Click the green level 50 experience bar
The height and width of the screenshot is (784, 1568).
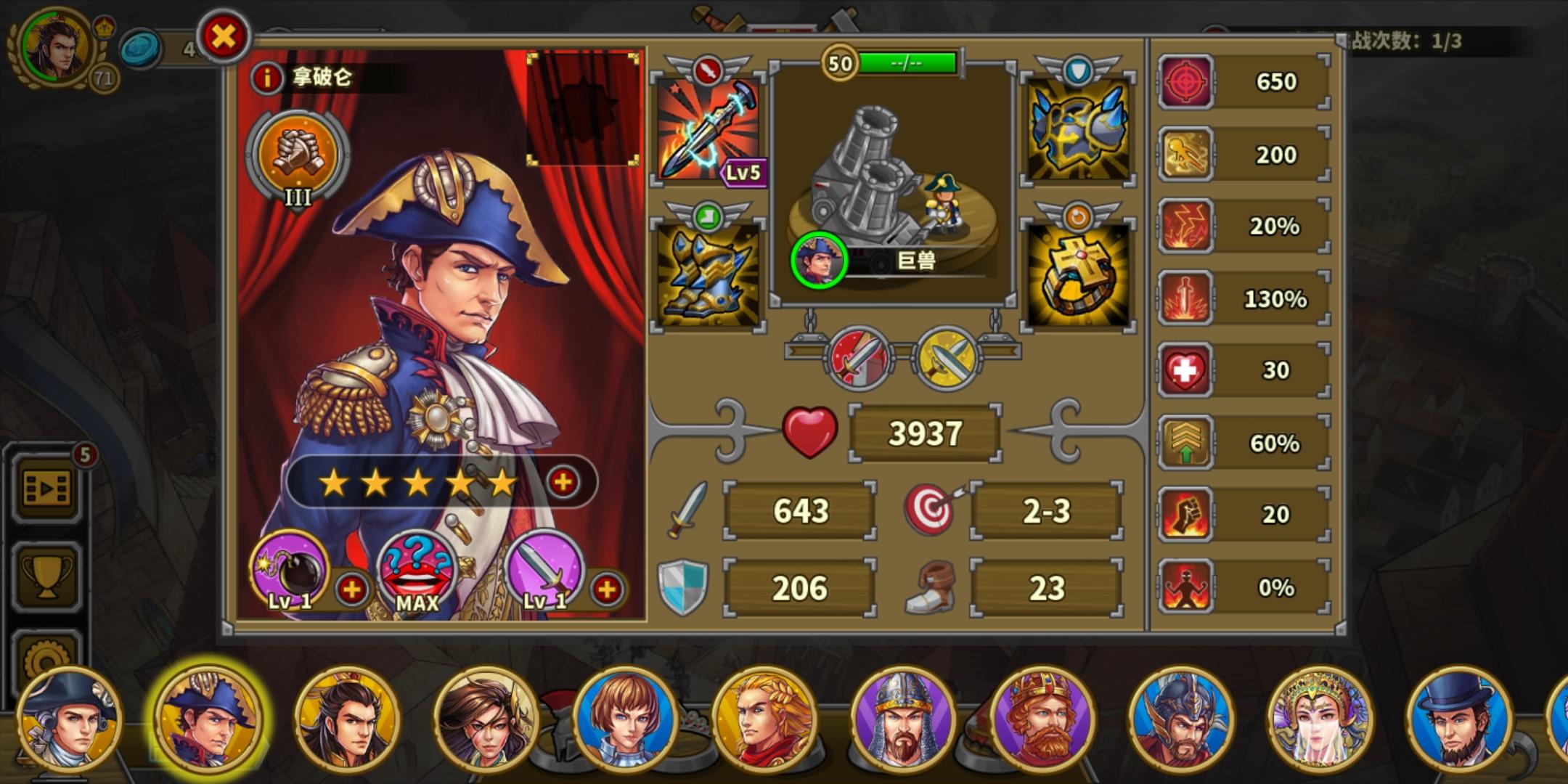910,62
